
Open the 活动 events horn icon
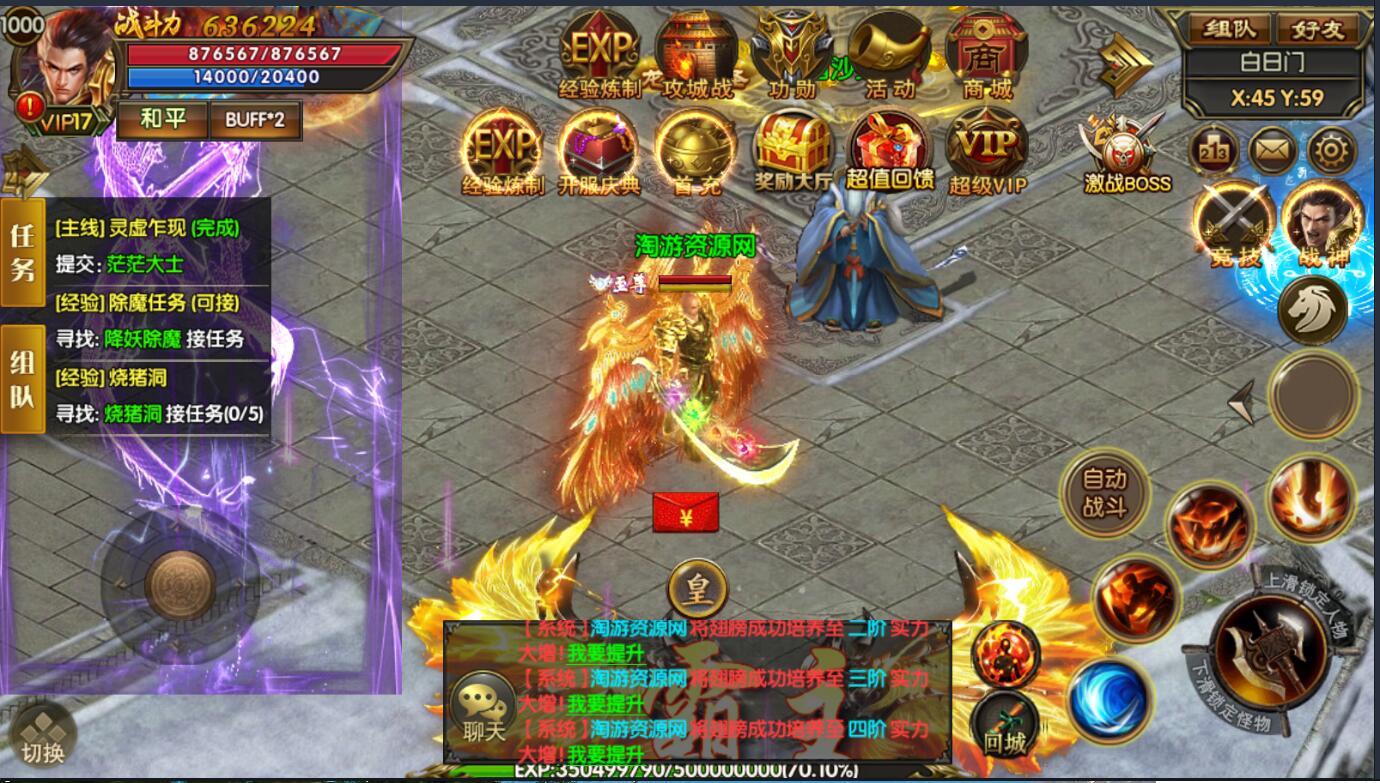(x=889, y=54)
